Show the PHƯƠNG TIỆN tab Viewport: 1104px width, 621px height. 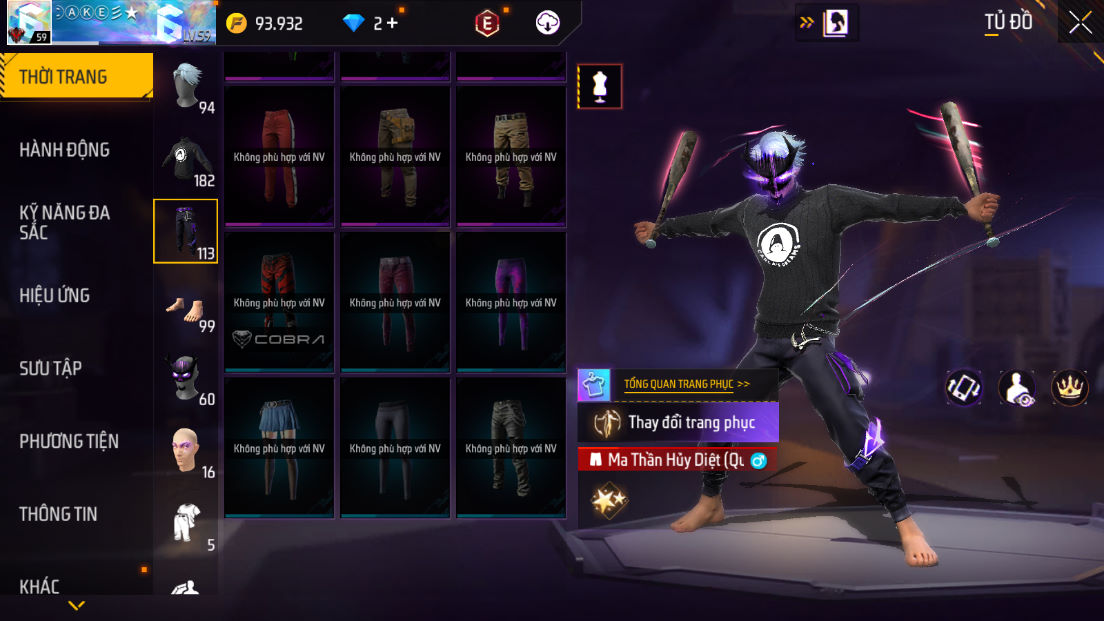(68, 441)
